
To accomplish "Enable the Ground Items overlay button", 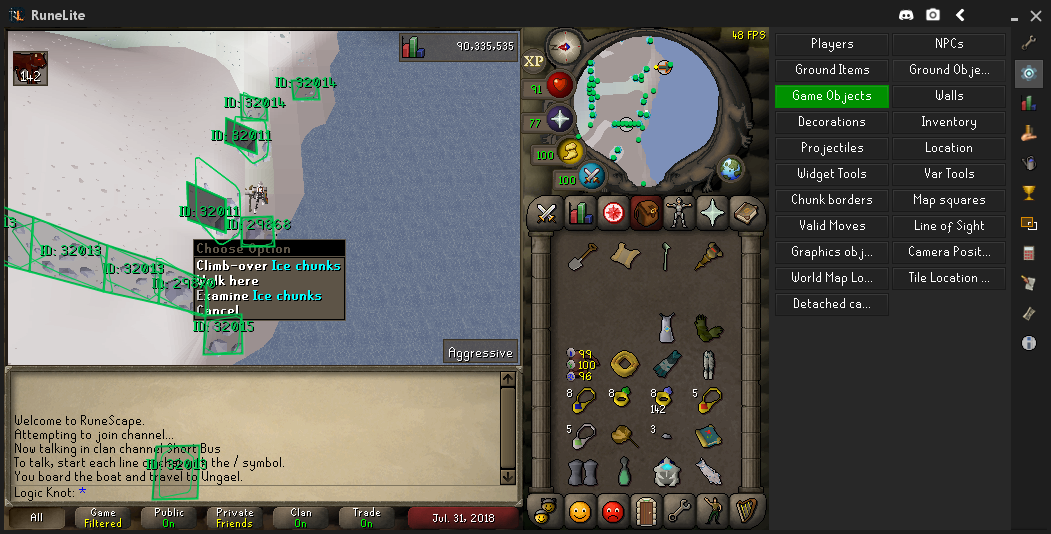I will 831,70.
